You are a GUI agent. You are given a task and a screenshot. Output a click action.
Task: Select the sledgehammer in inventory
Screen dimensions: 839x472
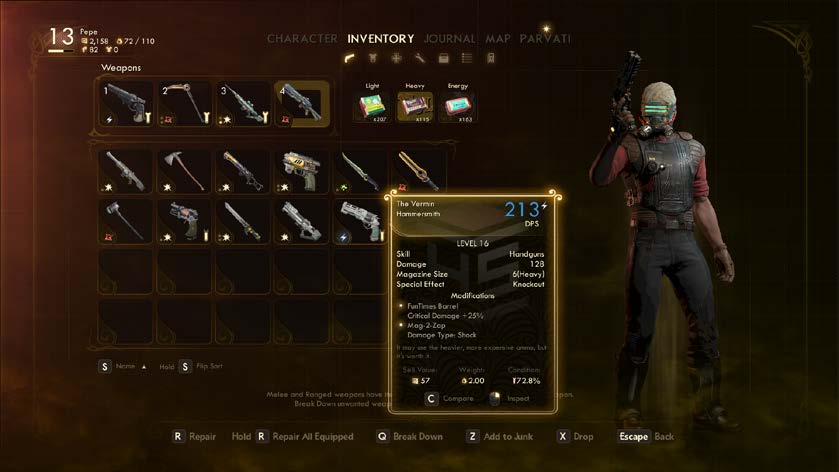click(125, 220)
